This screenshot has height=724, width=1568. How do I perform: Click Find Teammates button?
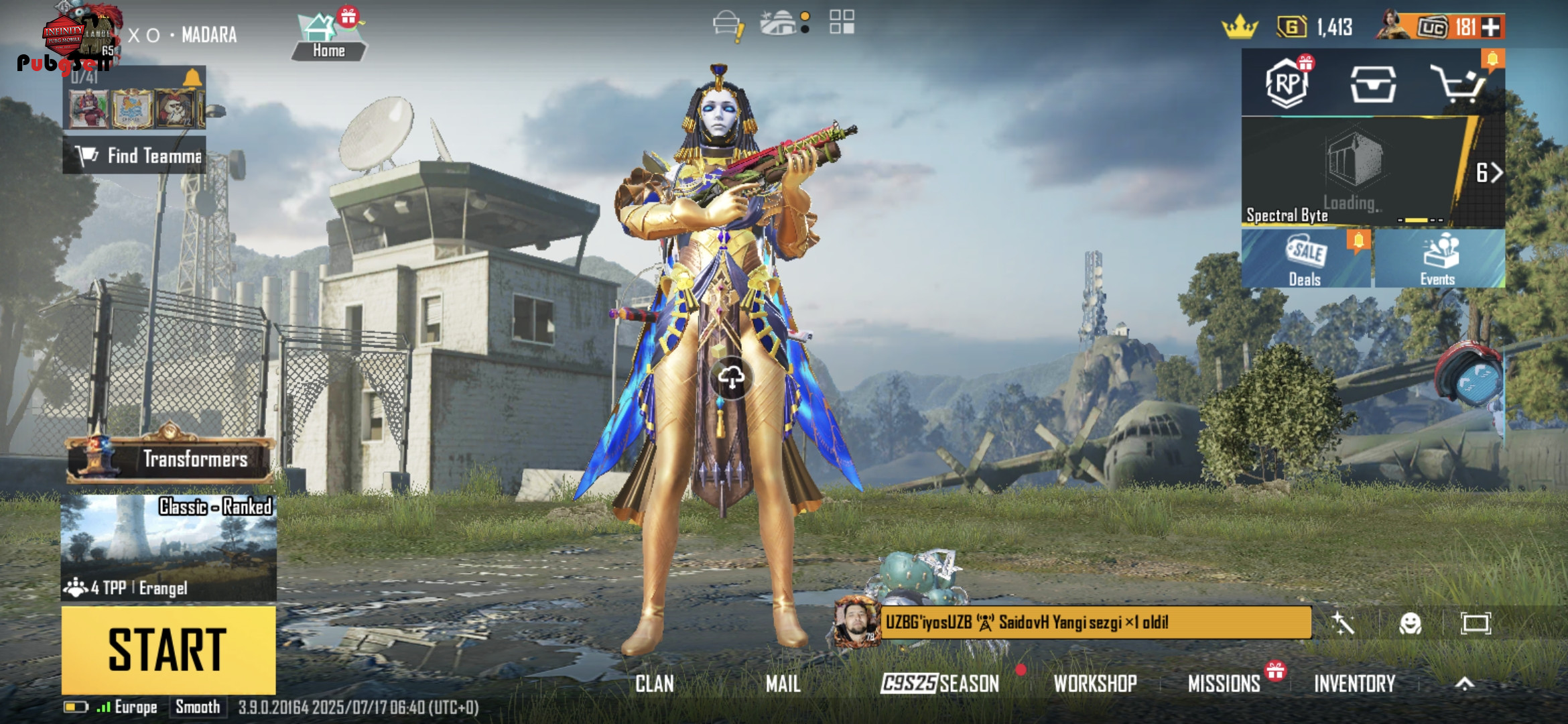135,156
